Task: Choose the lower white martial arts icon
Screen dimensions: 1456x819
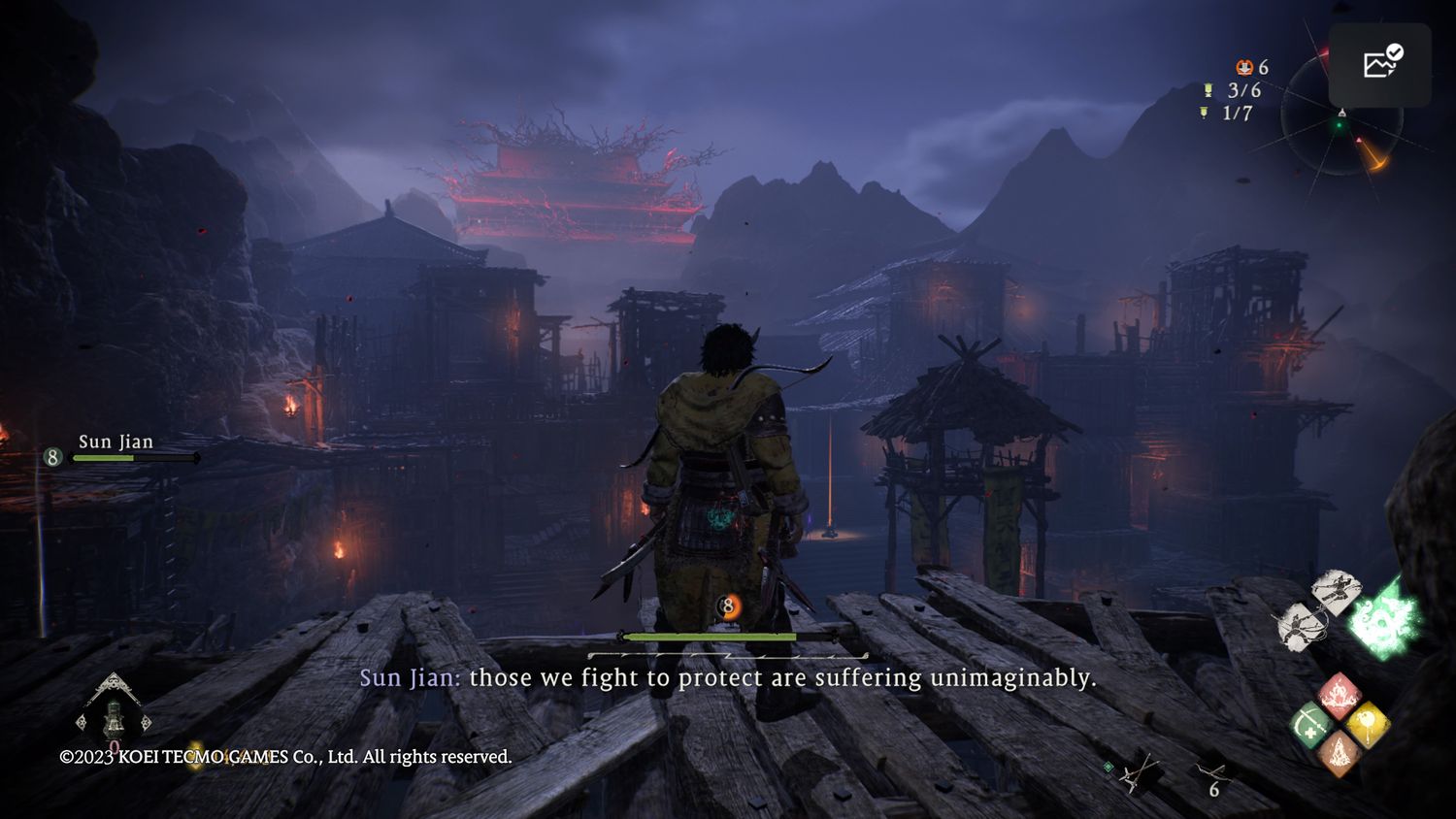Action: click(1301, 626)
